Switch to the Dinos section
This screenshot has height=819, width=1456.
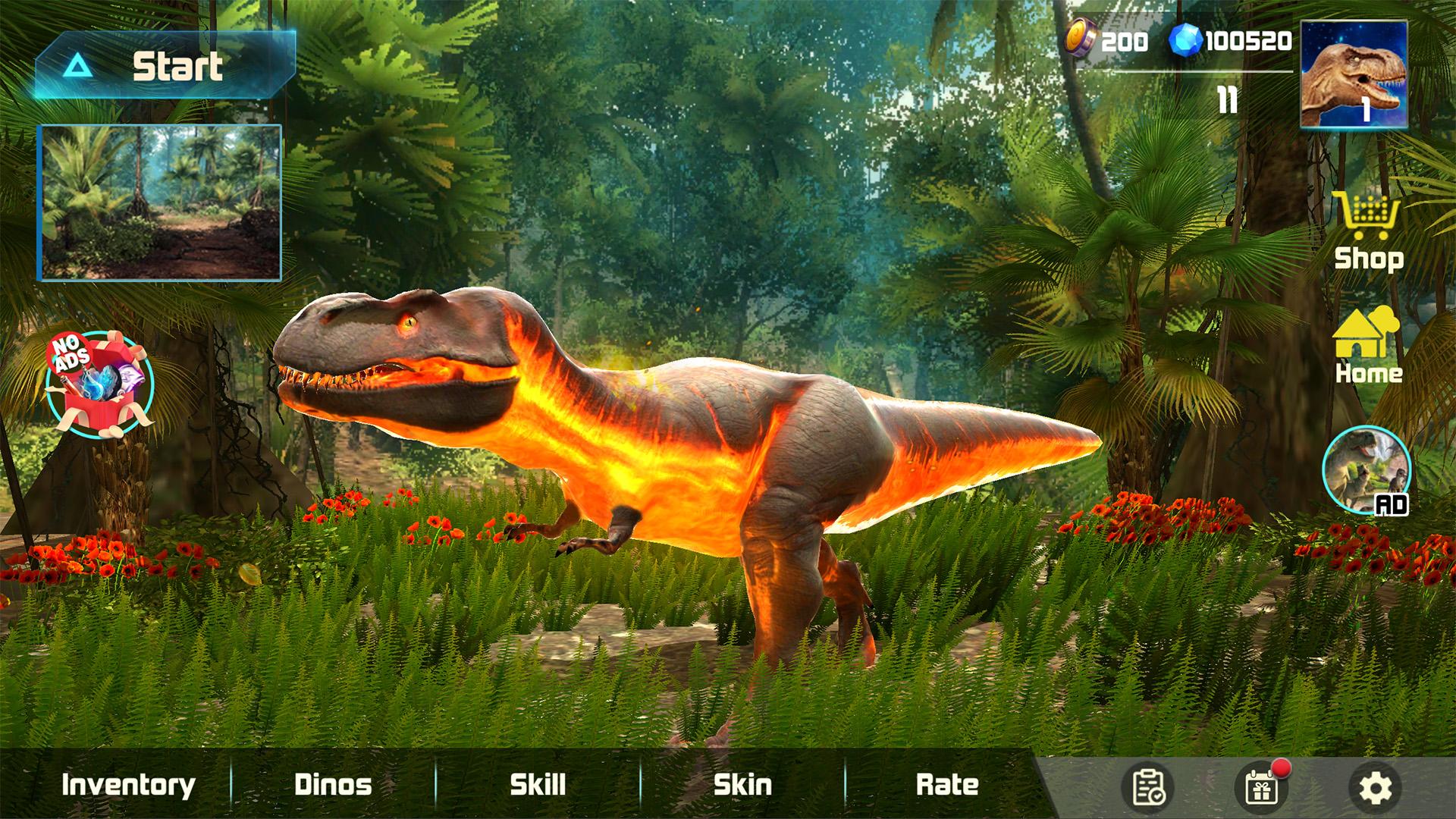333,785
